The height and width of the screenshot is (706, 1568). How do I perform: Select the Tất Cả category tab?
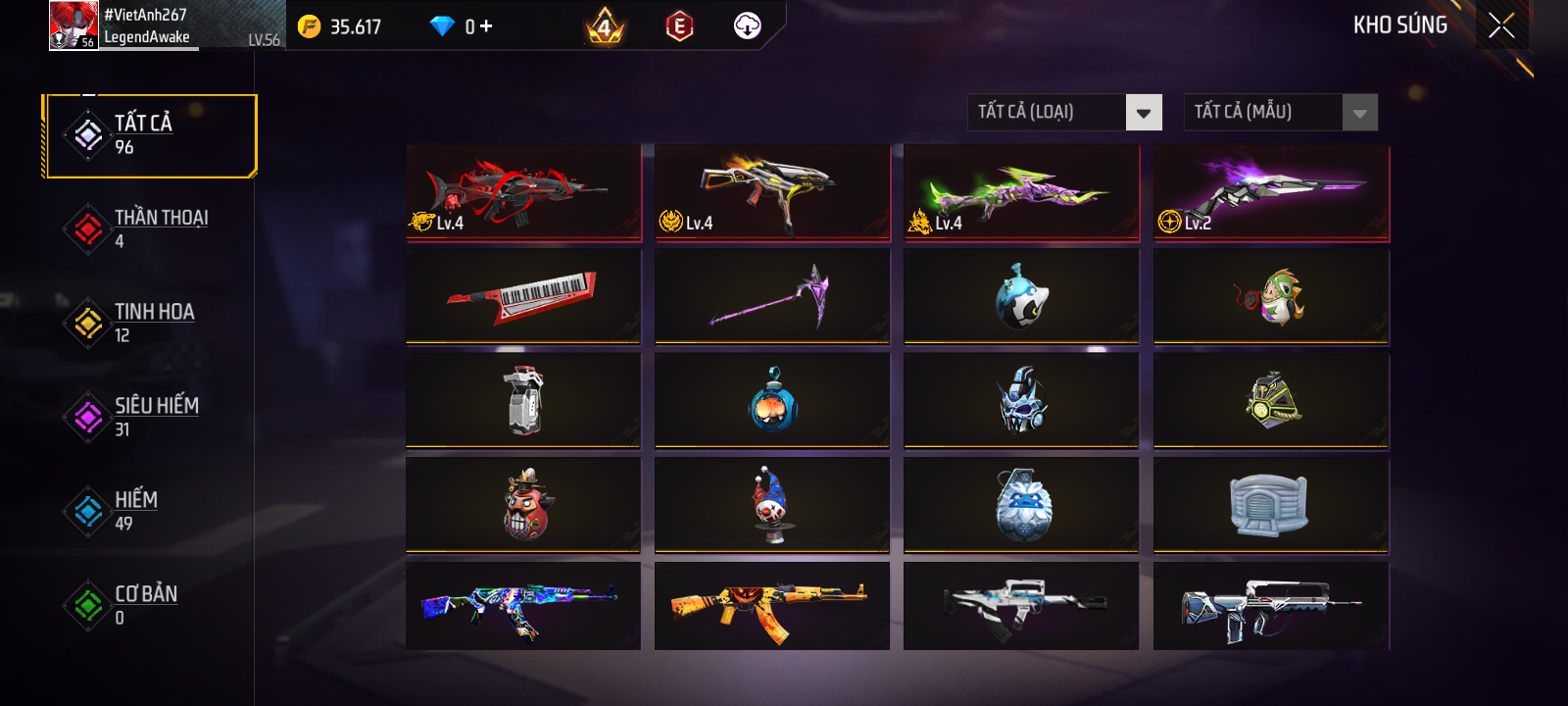(150, 135)
